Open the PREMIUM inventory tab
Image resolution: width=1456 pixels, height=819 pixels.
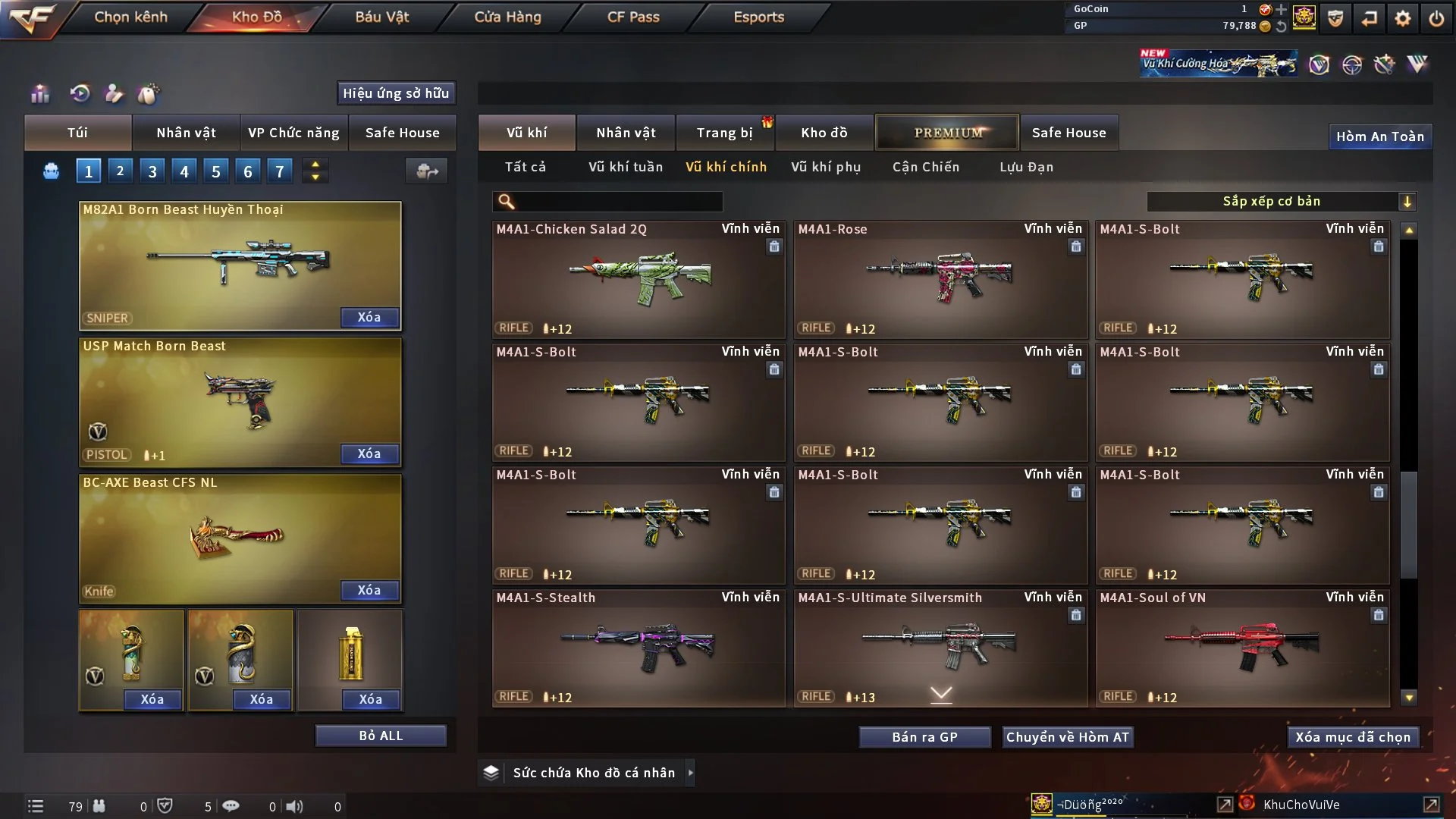(x=947, y=133)
